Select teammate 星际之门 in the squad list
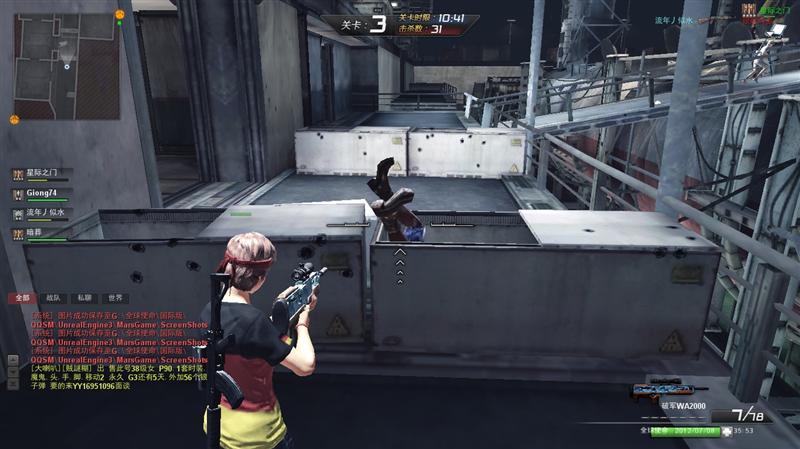This screenshot has height=449, width=800. pos(48,174)
